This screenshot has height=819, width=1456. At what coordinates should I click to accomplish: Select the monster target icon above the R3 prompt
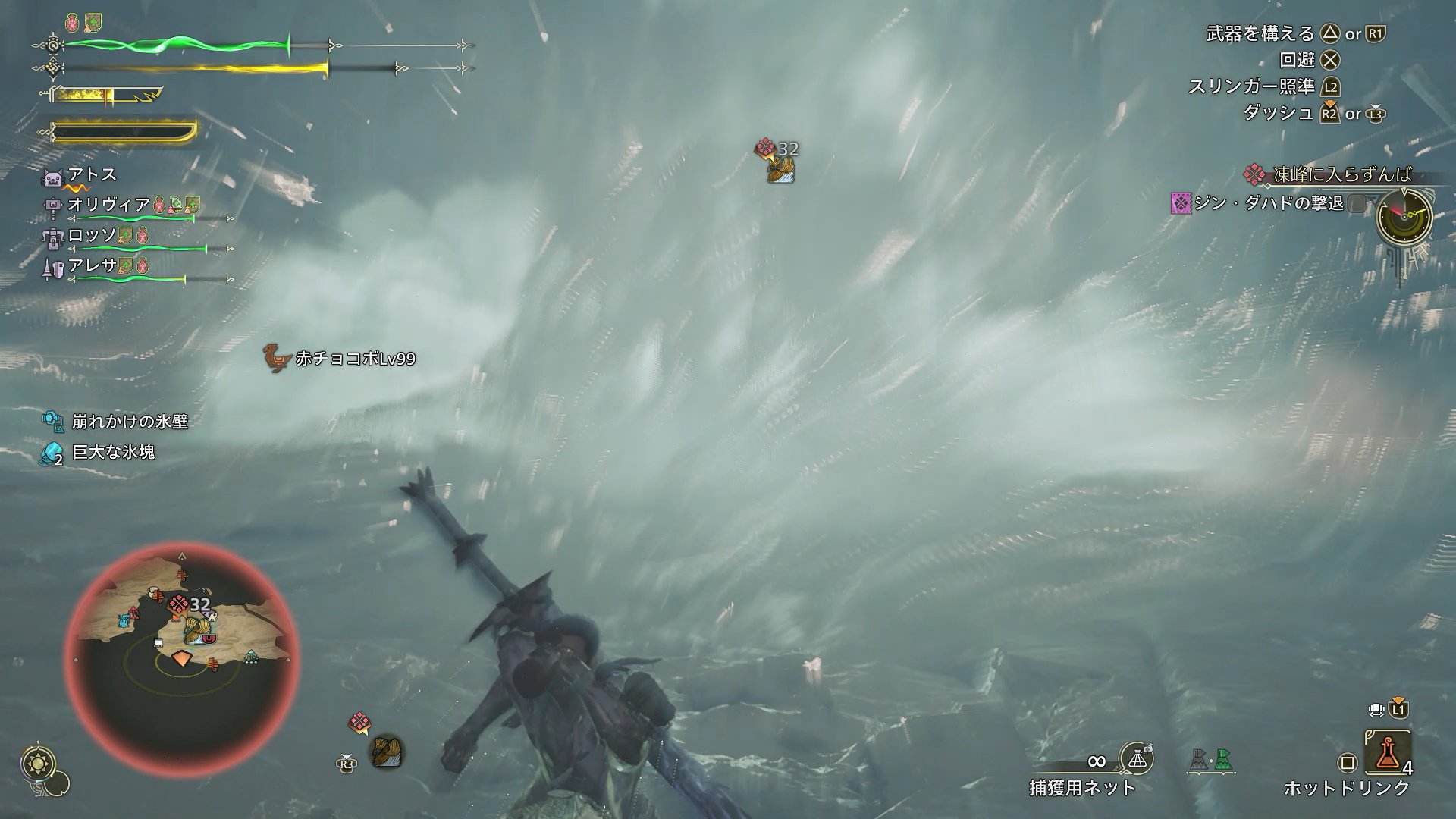(385, 752)
